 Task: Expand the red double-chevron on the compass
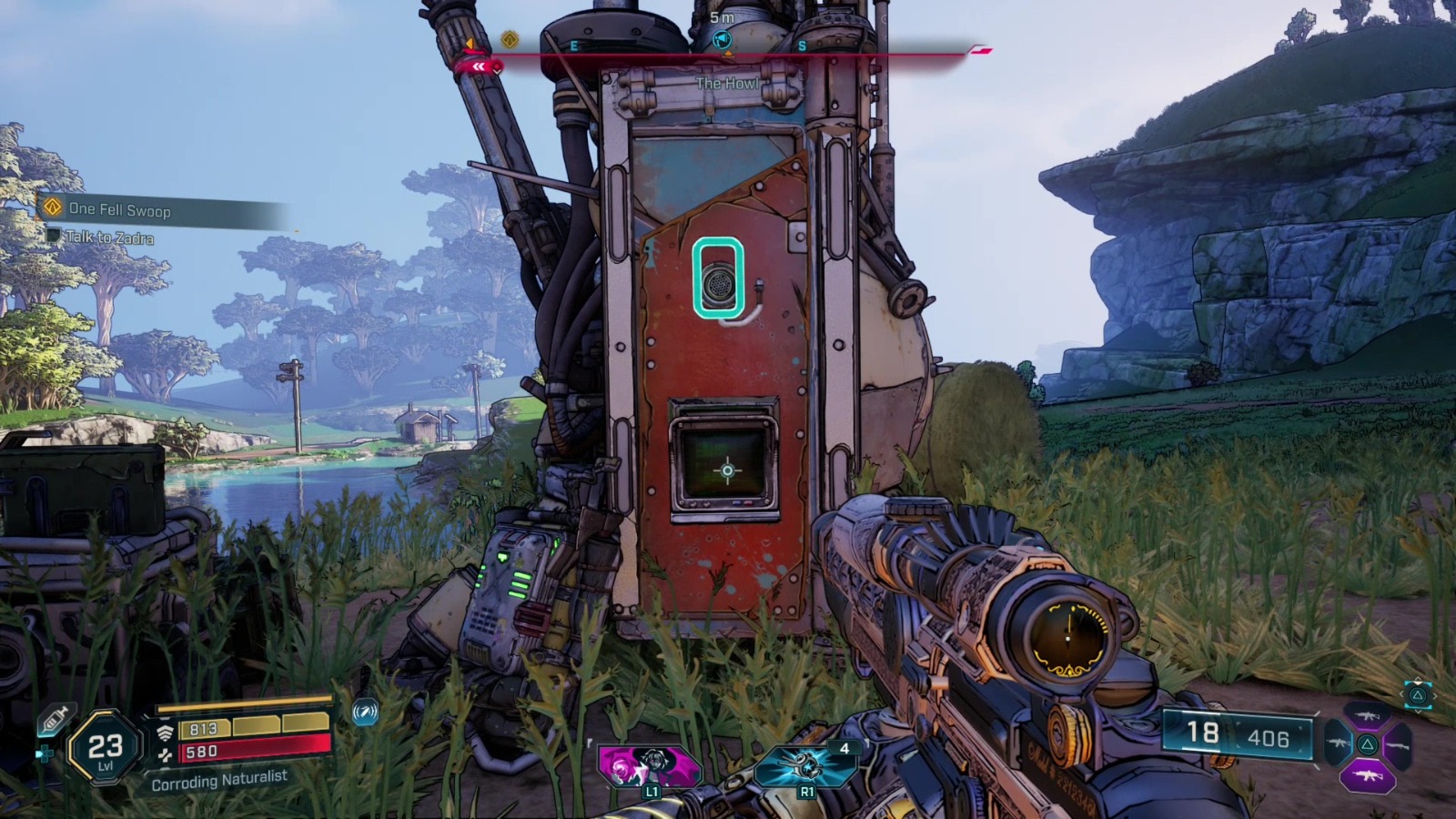(480, 65)
